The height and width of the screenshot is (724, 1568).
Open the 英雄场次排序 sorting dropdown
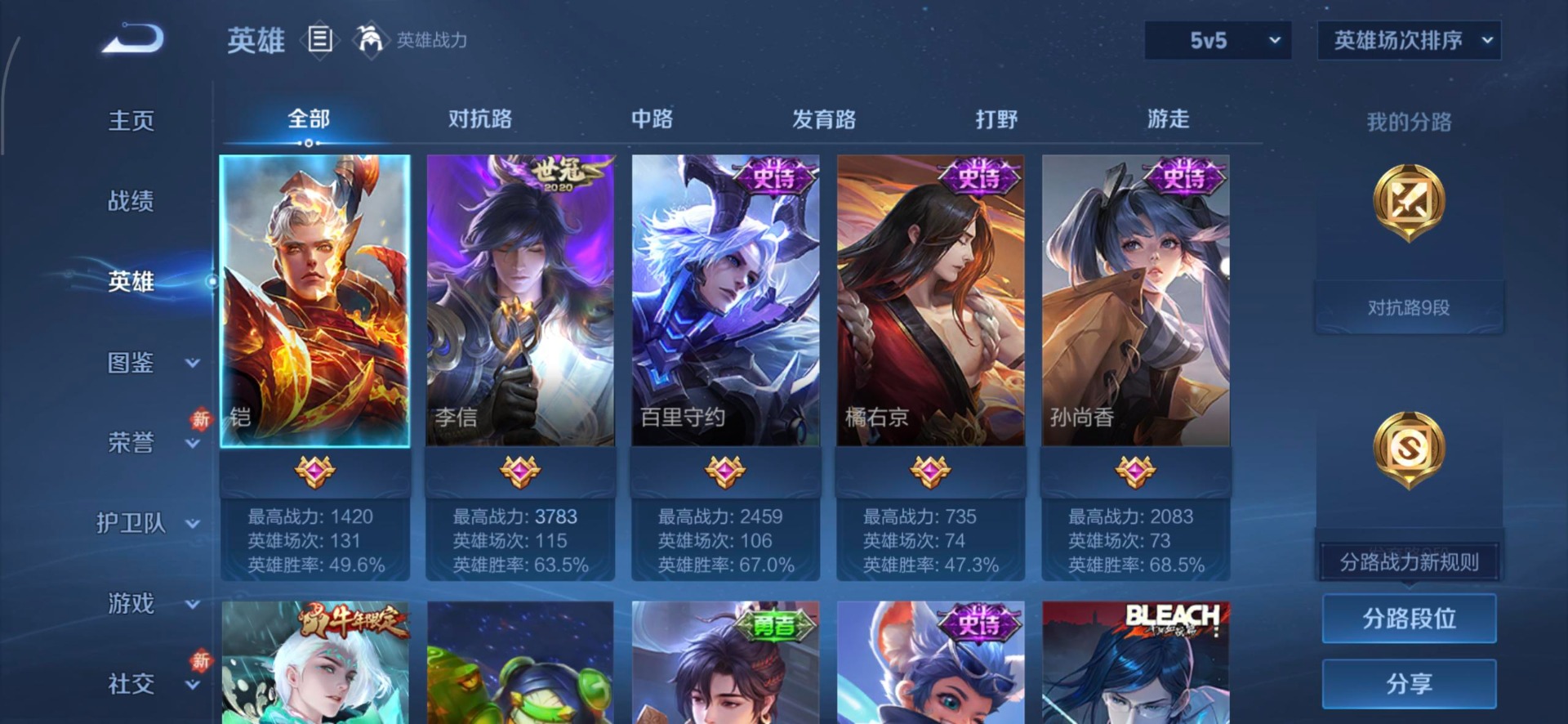coord(1409,40)
